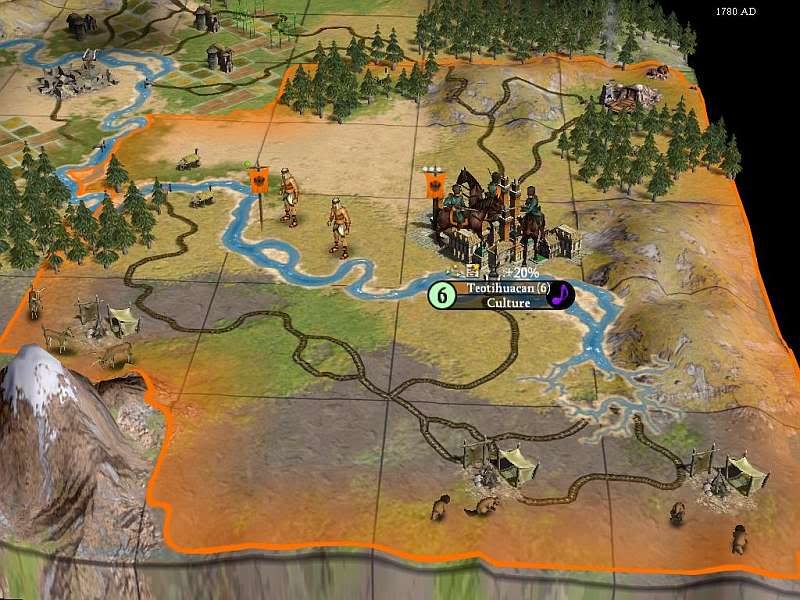This screenshot has width=800, height=600.
Task: Select the purple culture note icon
Action: pos(563,294)
